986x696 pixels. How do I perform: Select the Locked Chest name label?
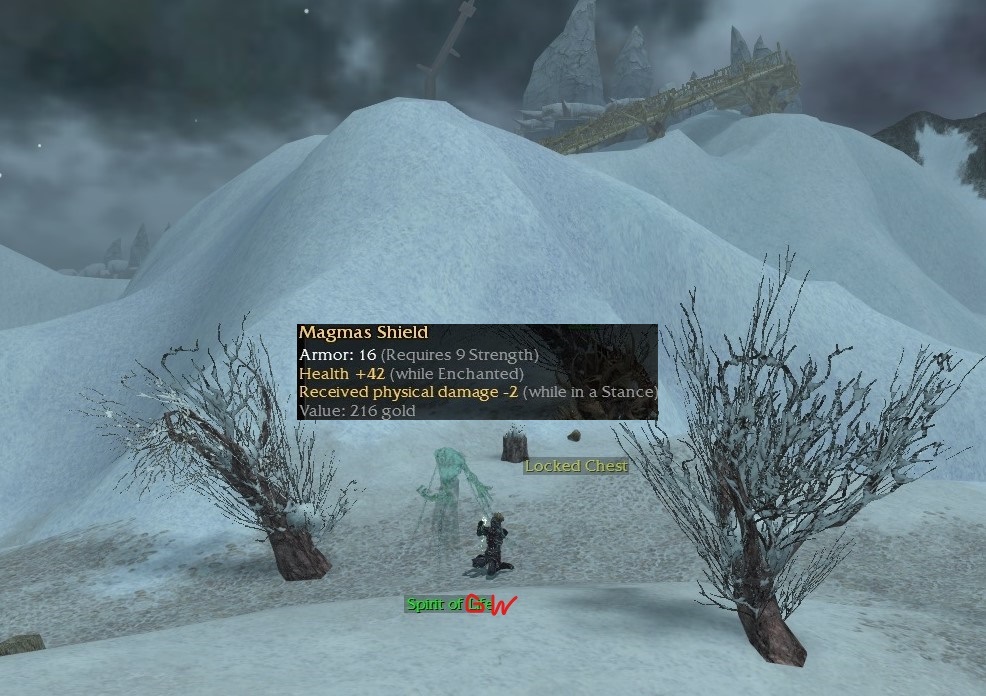576,466
